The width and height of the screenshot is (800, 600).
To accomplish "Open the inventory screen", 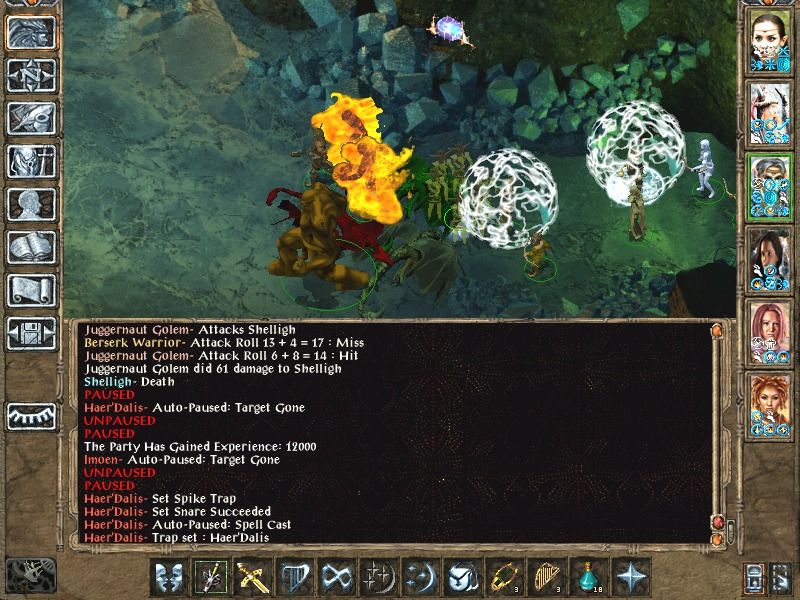I will click(31, 161).
